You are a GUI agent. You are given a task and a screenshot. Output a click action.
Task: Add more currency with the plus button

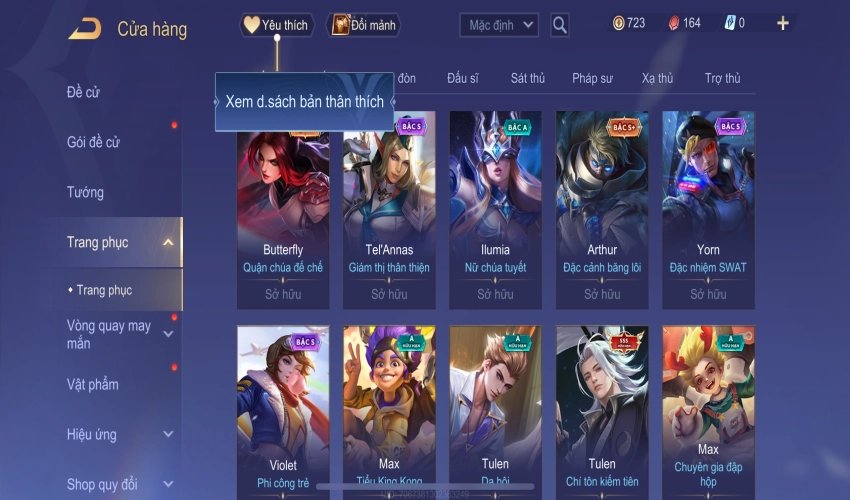(783, 23)
